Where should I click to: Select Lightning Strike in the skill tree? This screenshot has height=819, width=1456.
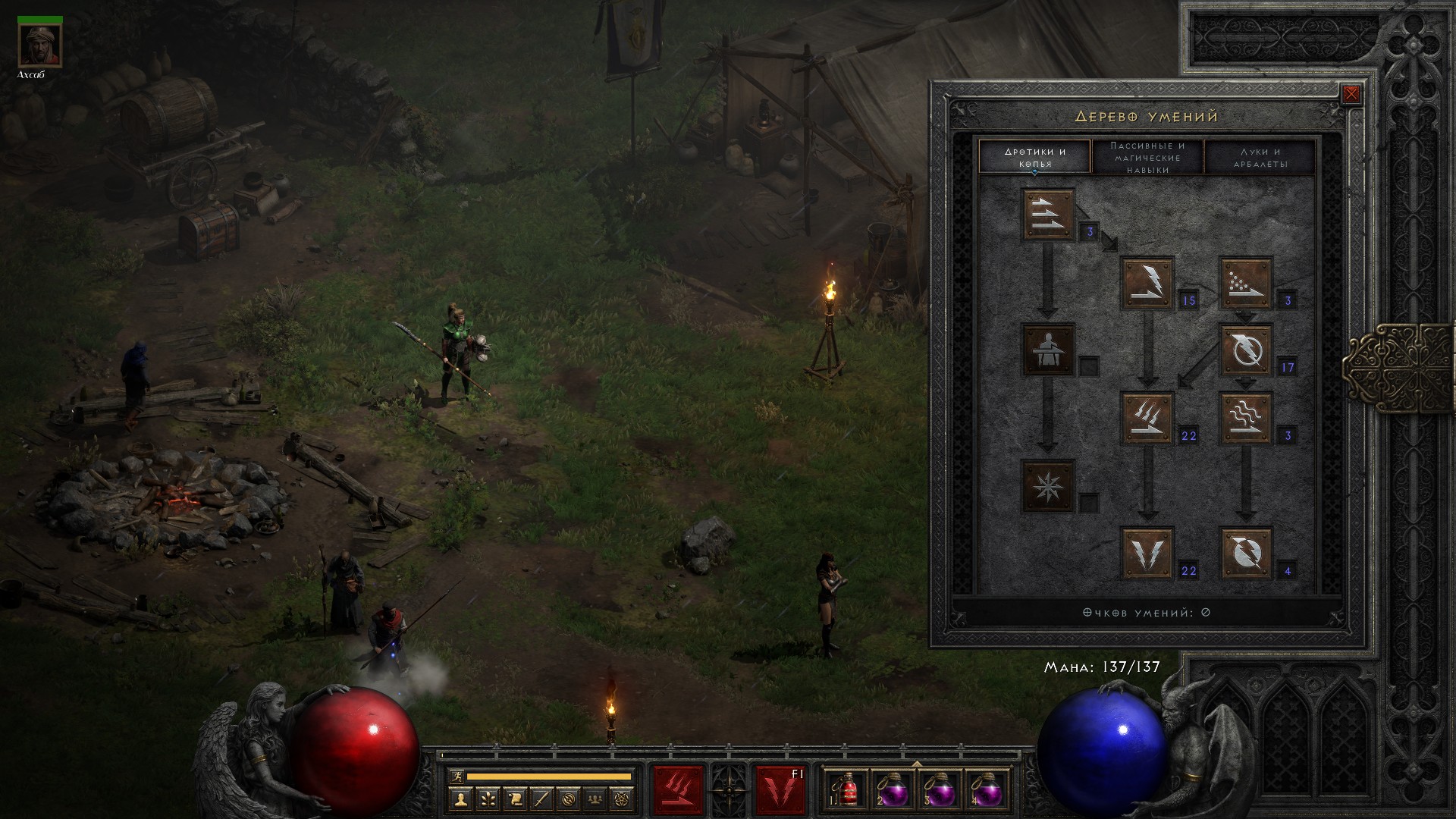coord(1147,553)
